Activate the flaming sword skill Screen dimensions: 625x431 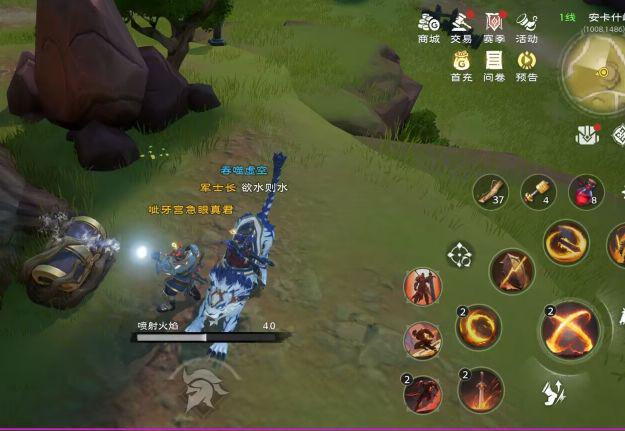pos(481,389)
